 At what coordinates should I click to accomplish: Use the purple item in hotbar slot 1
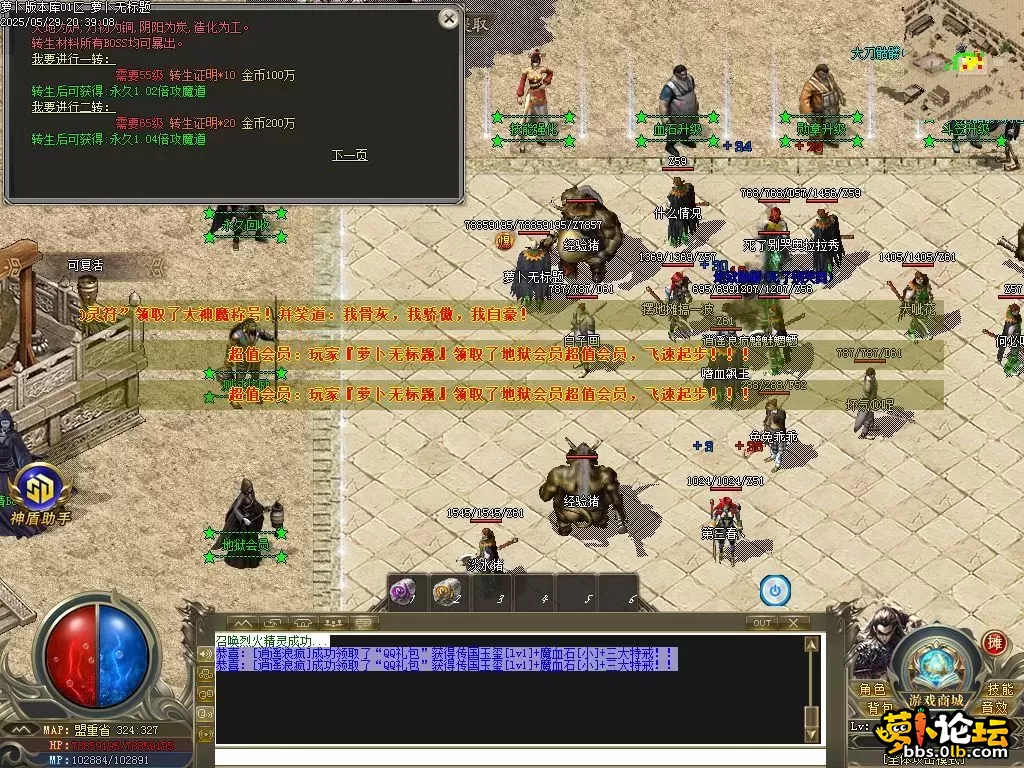point(403,592)
